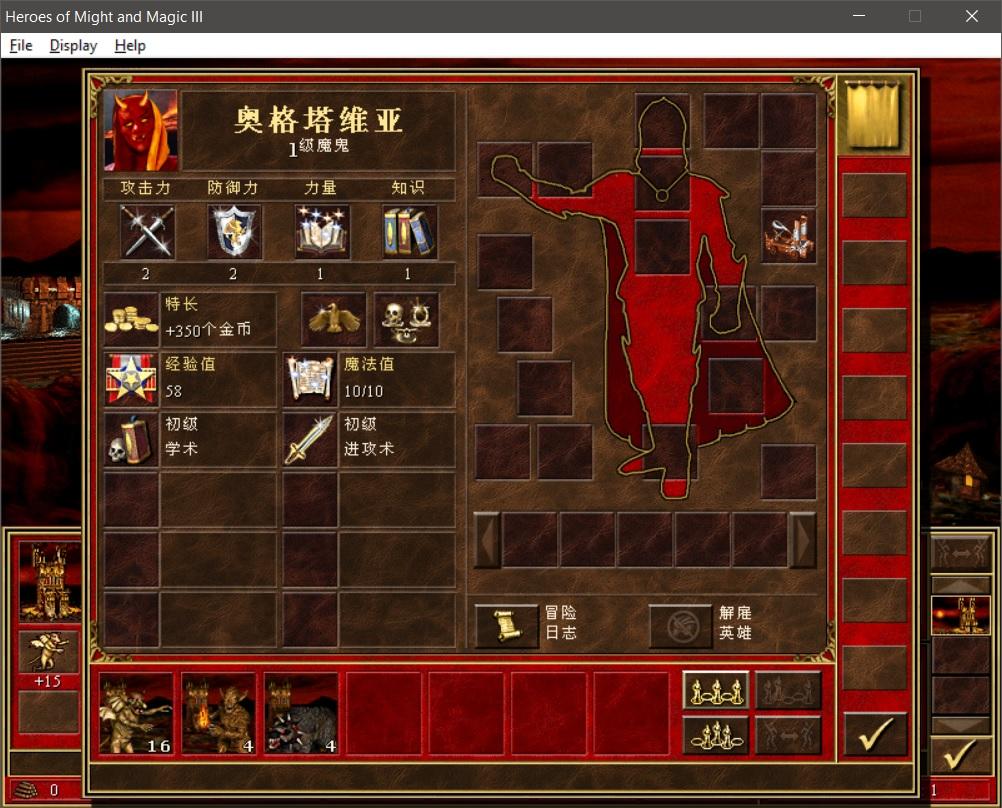Click the red devil hero portrait
Viewport: 1002px width, 808px height.
click(140, 130)
